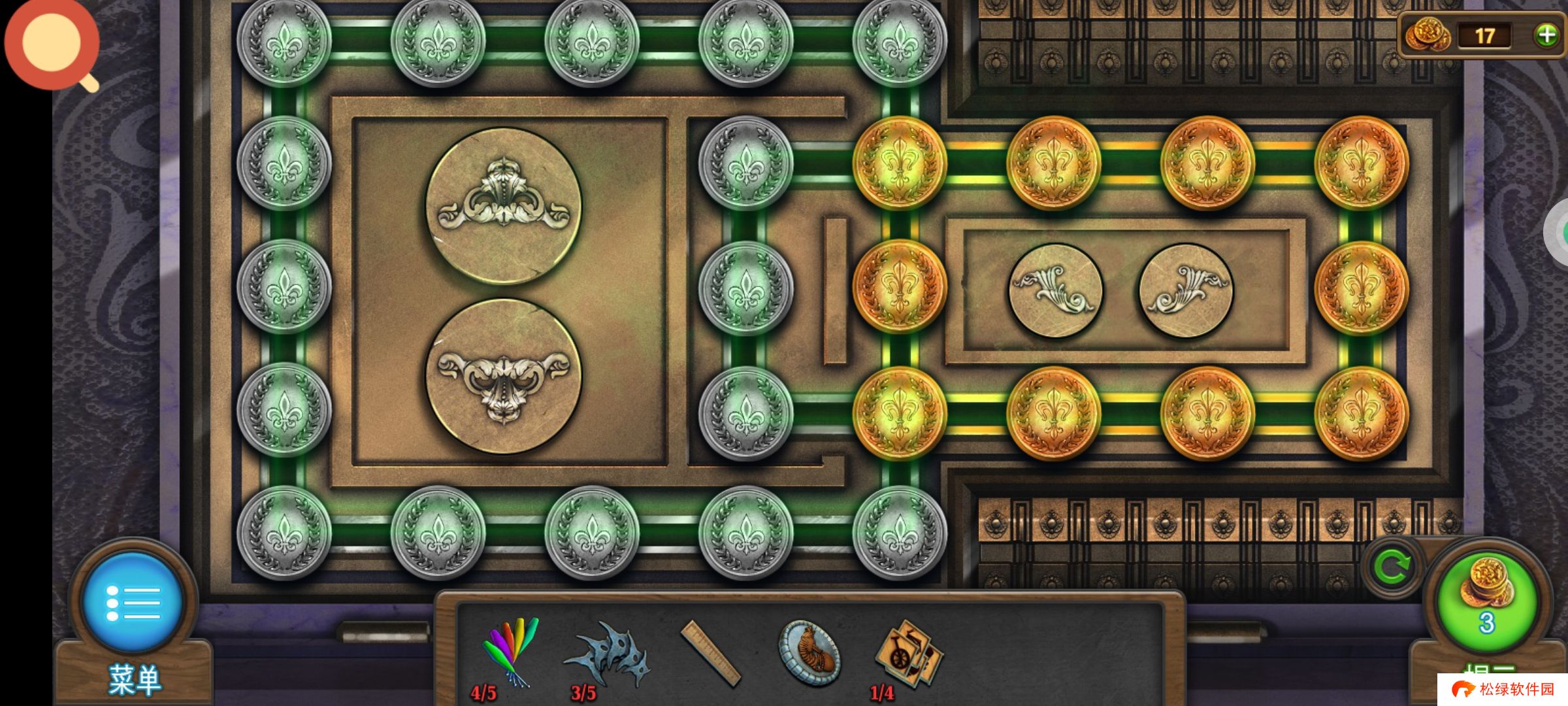Open the blue menu button
This screenshot has width=1568, height=706.
[x=133, y=601]
